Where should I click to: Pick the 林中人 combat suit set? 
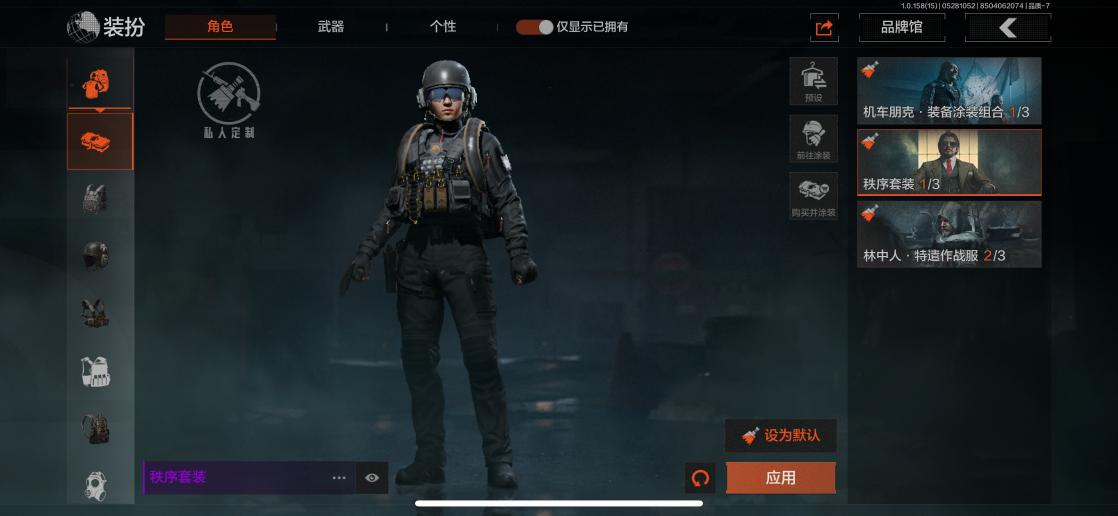tap(949, 235)
